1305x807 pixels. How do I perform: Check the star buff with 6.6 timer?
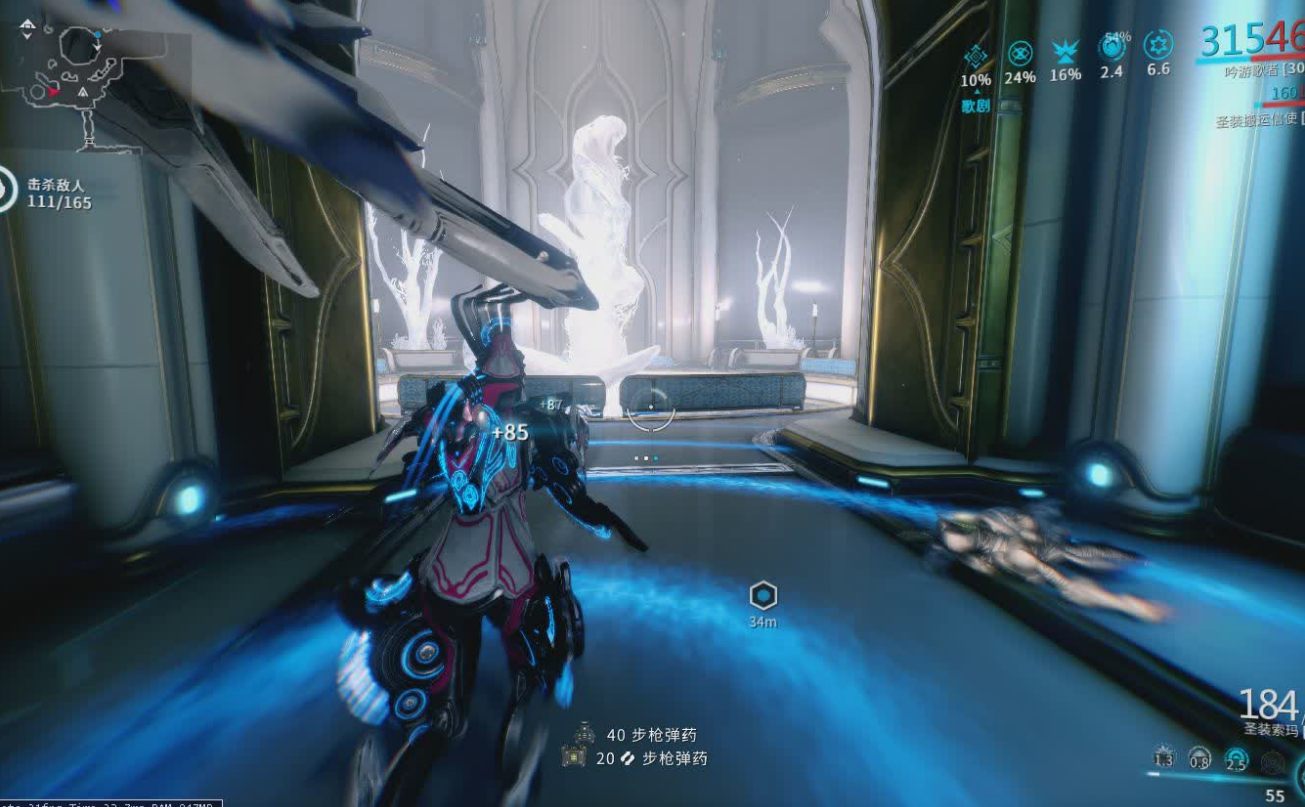coord(1158,46)
